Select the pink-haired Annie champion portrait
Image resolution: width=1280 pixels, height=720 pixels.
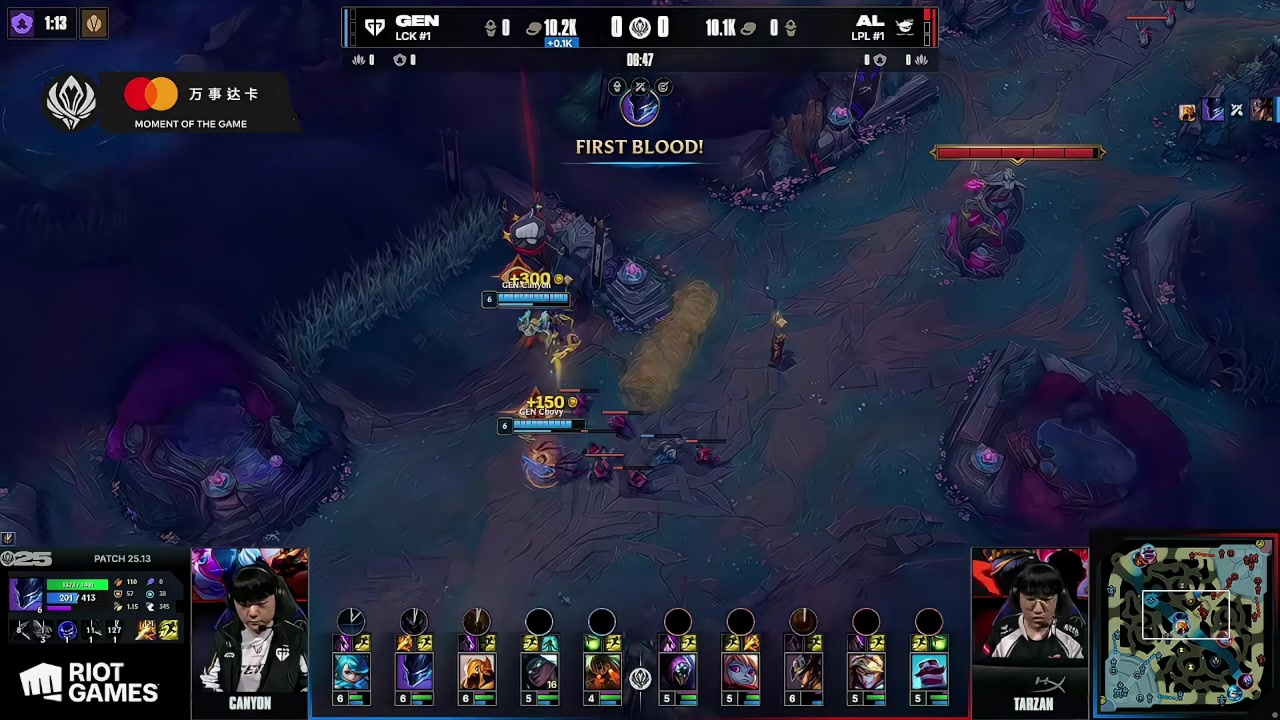tap(740, 671)
